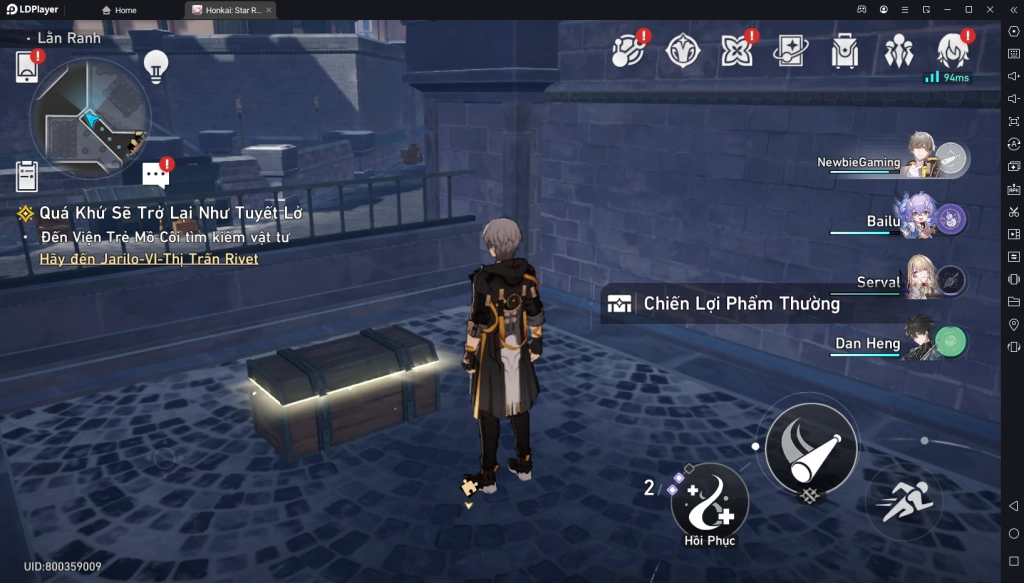
Task: Open the chat bubble icon
Action: tap(155, 175)
